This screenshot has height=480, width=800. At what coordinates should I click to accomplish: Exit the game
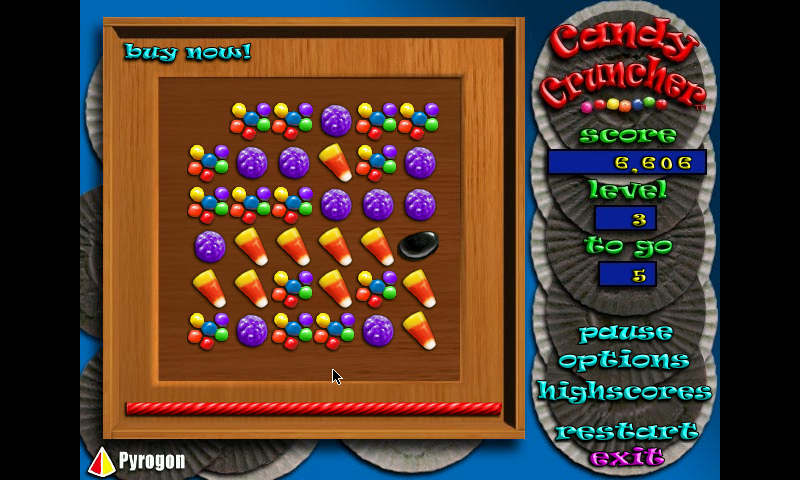click(627, 458)
